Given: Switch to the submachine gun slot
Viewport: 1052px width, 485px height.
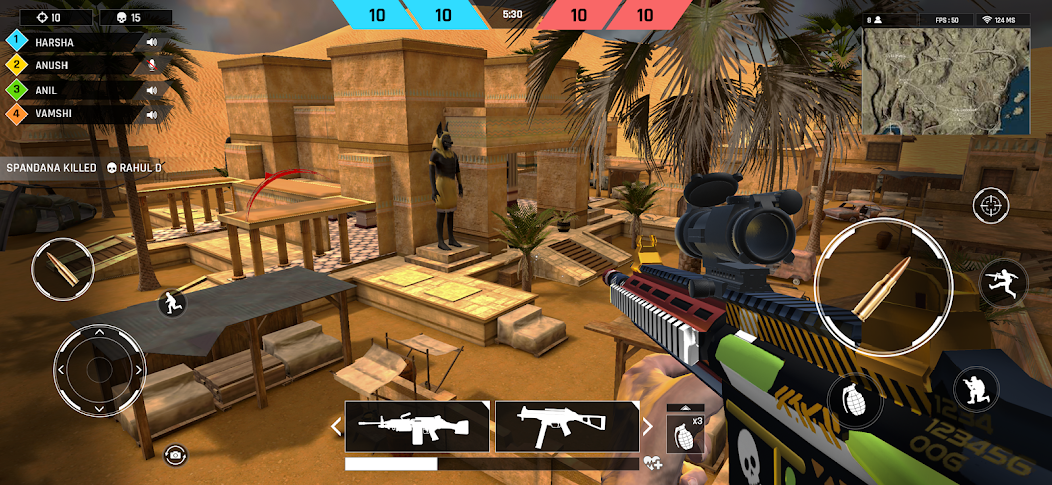Looking at the screenshot, I should (x=567, y=427).
